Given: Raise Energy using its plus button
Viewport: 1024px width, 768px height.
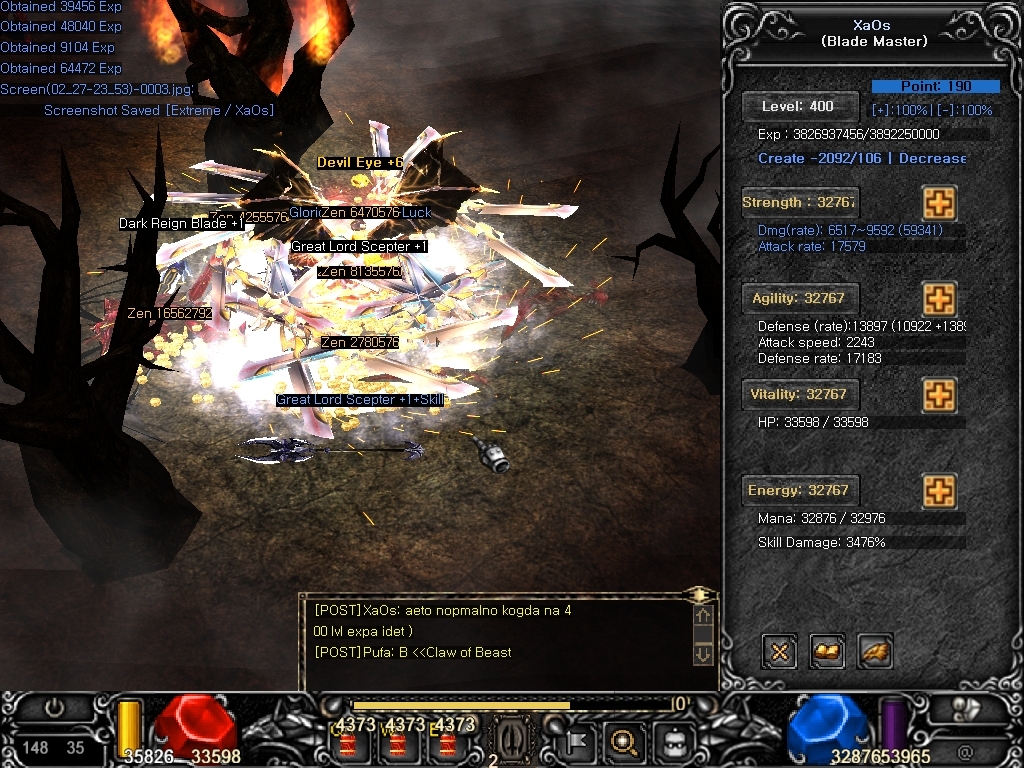Looking at the screenshot, I should click(x=938, y=490).
